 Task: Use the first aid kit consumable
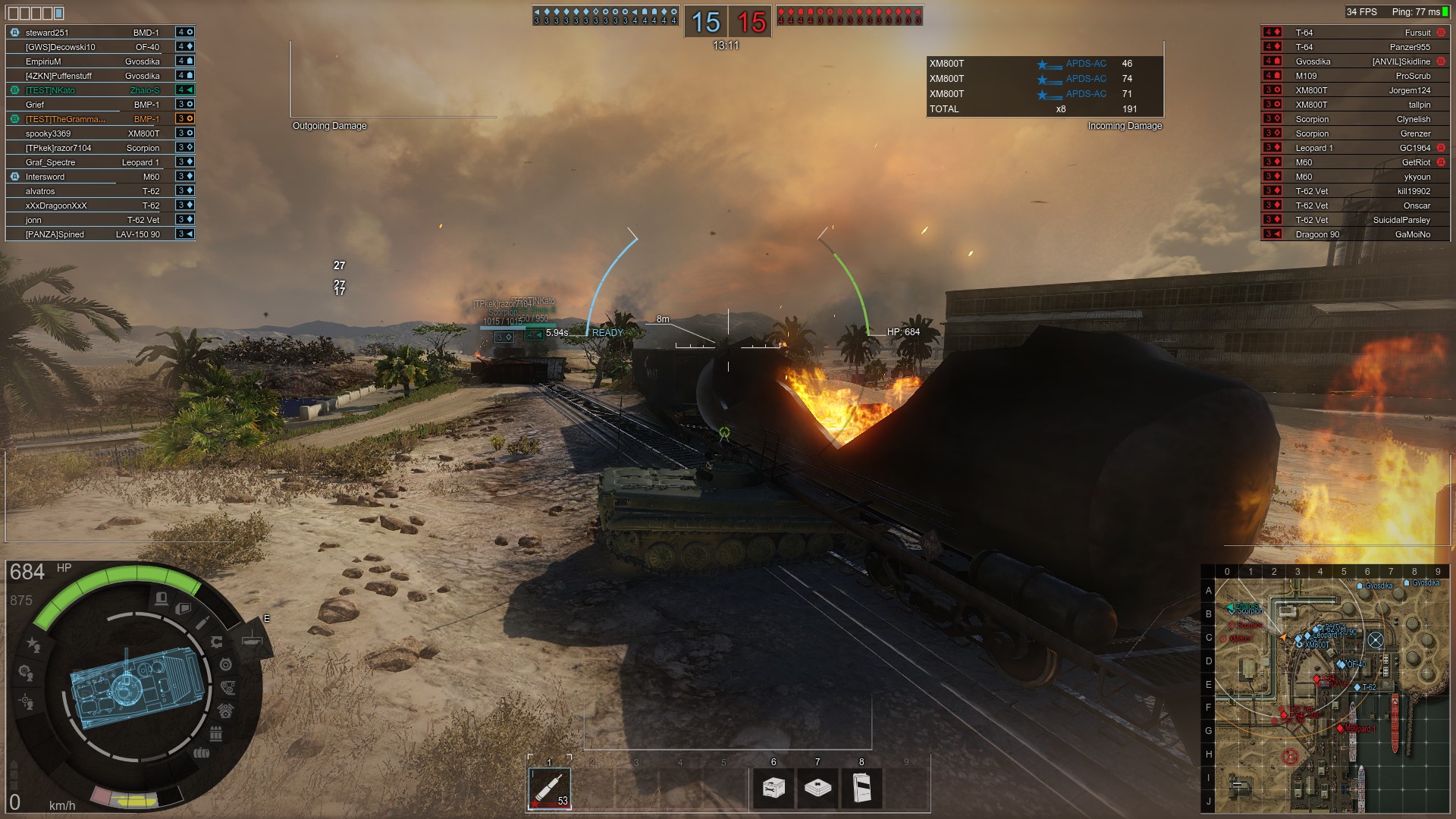[x=817, y=788]
